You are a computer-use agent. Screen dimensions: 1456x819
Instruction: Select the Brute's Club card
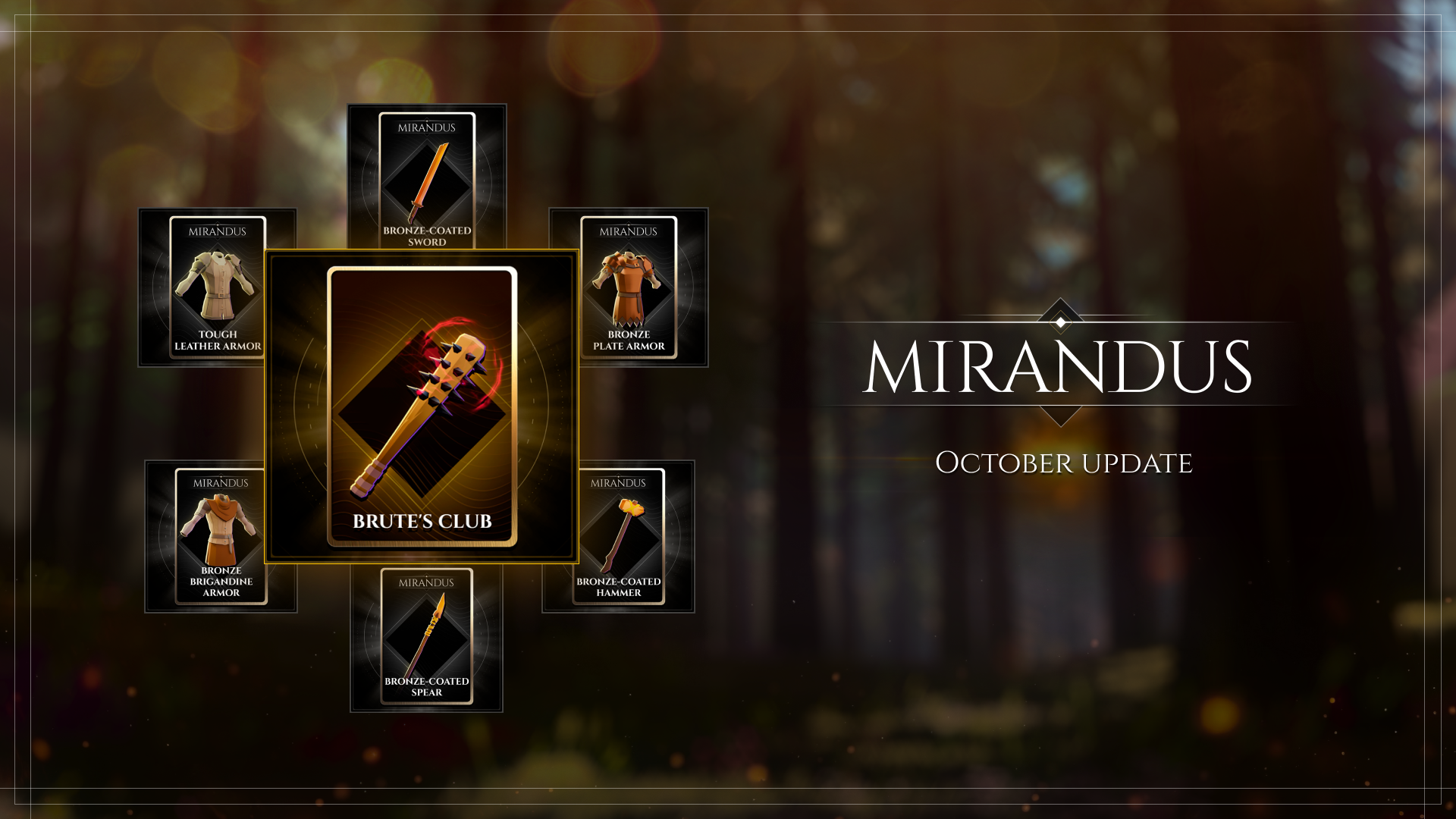tap(422, 406)
